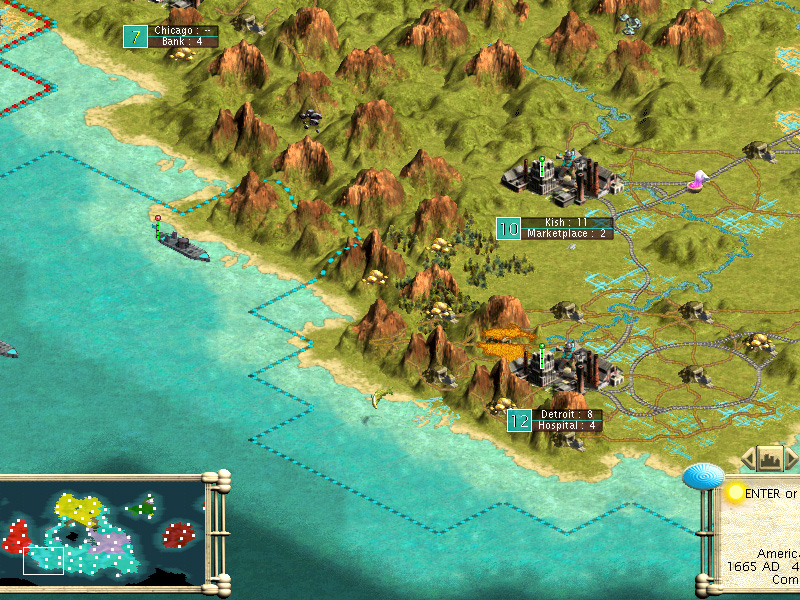This screenshot has width=800, height=600.
Task: Click the blue spiral end-turn orb
Action: [x=703, y=477]
